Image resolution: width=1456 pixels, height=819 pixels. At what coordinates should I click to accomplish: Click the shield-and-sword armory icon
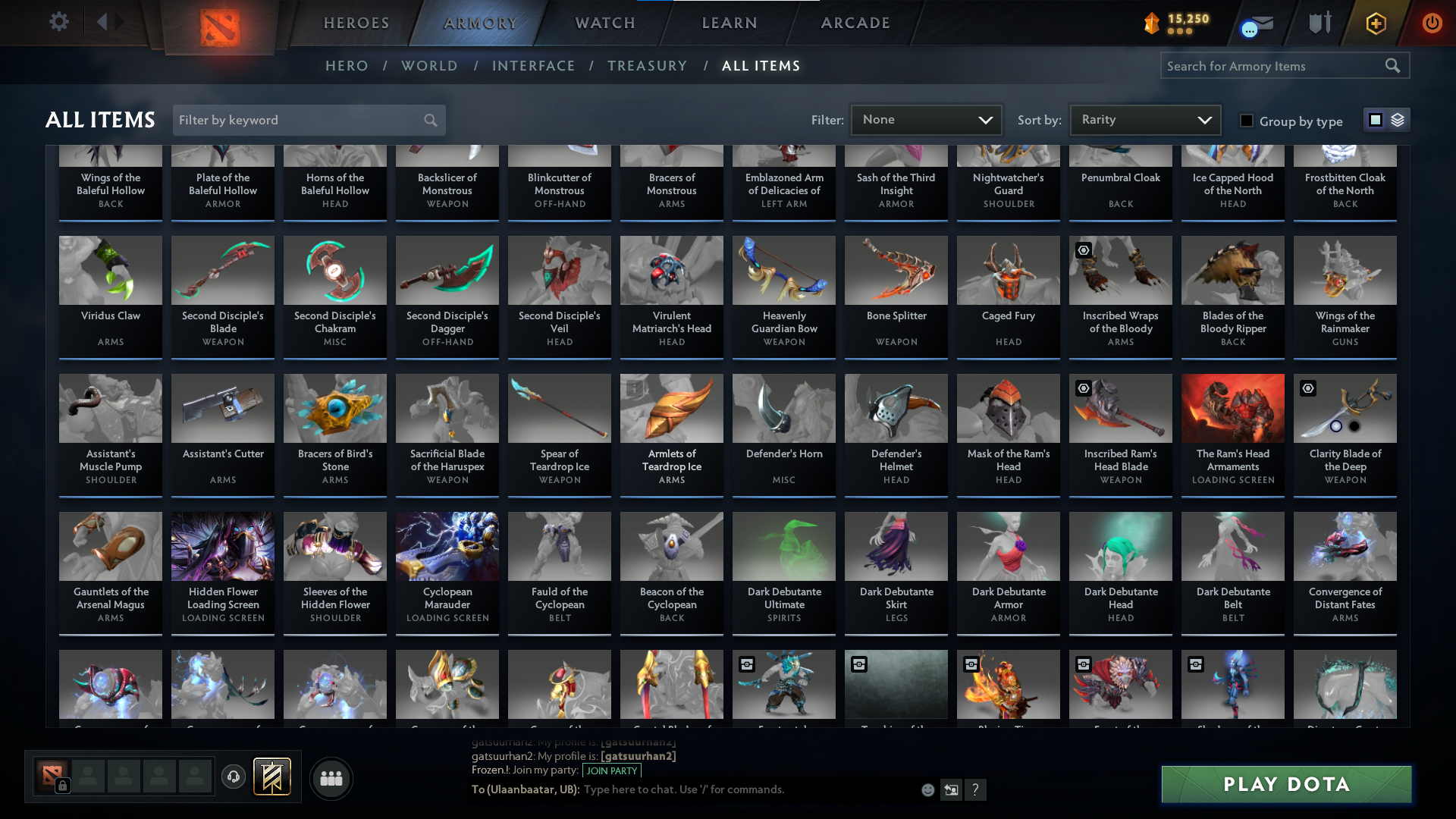coord(1319,23)
